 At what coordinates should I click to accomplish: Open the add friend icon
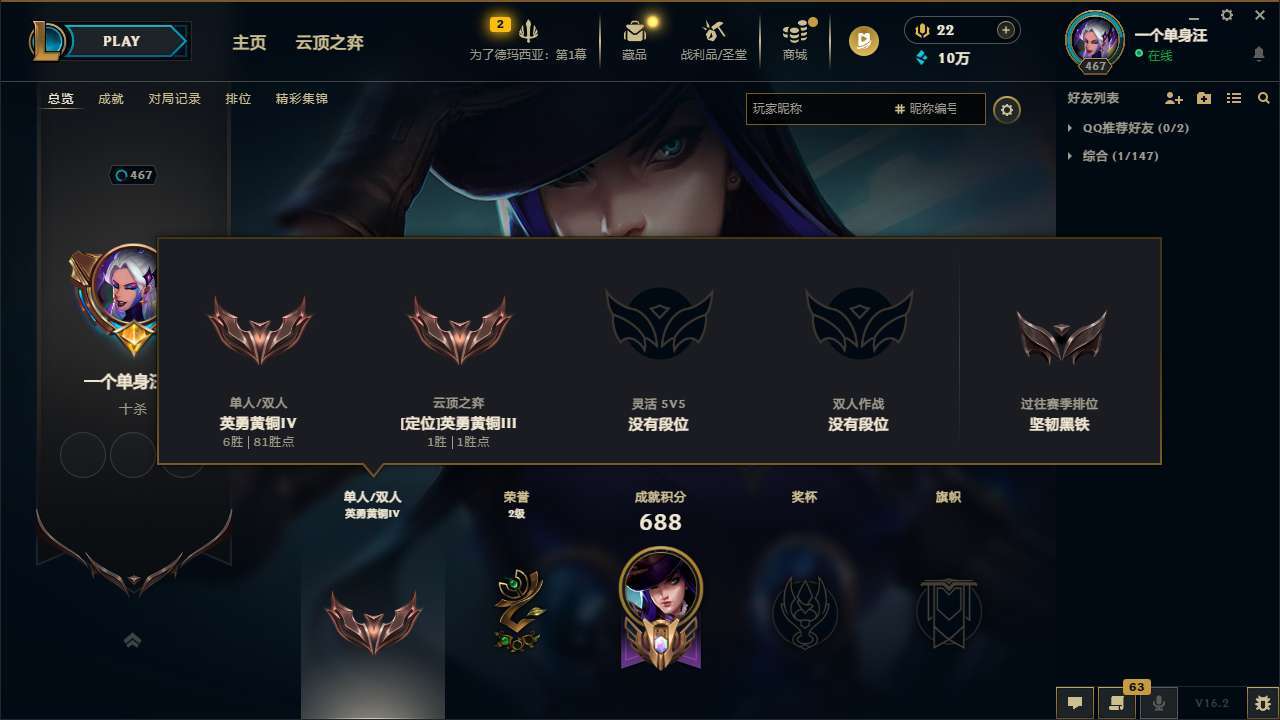(x=1172, y=99)
